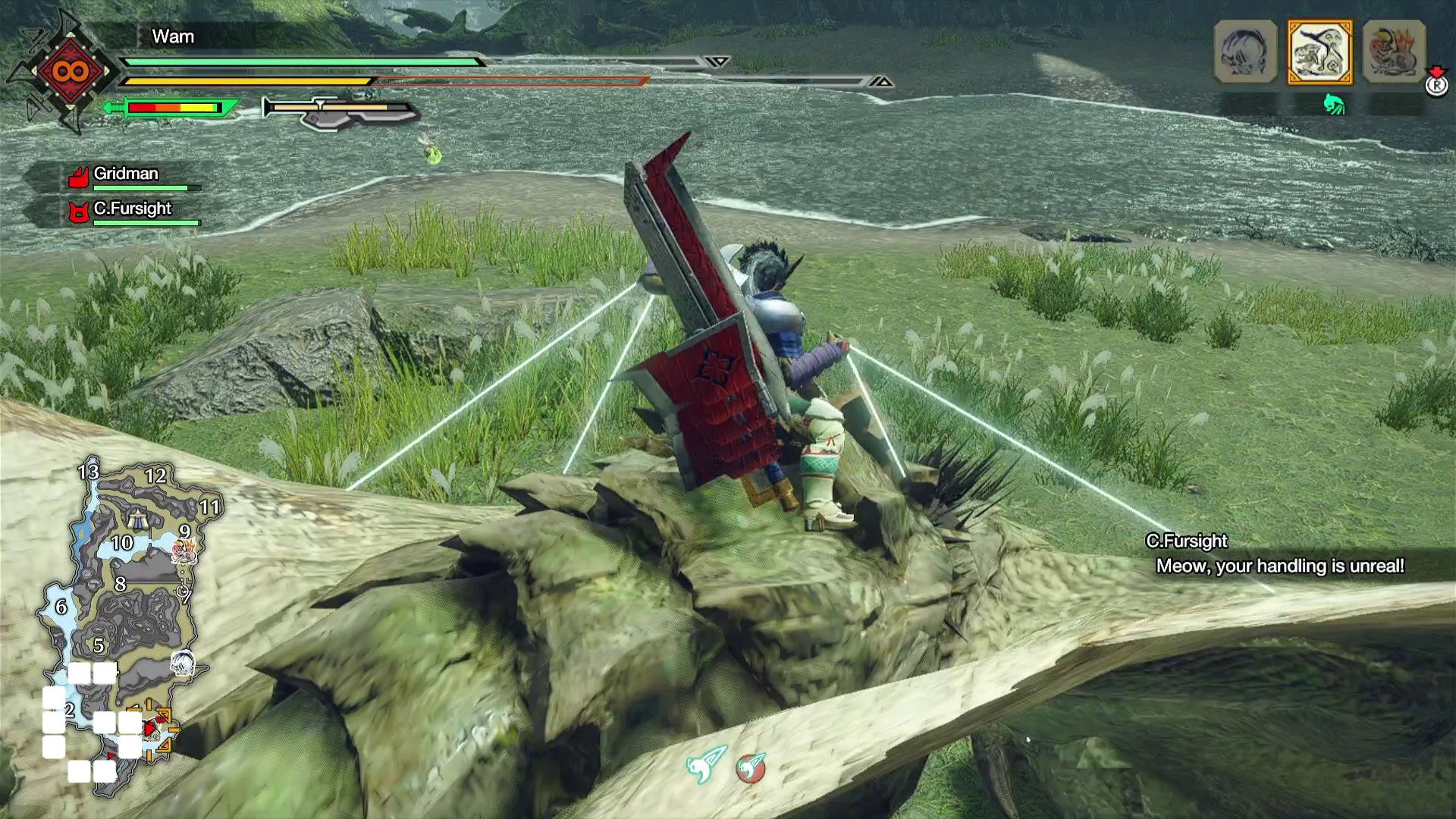This screenshot has height=819, width=1456.
Task: Select the Wam monster name label
Action: pyautogui.click(x=172, y=36)
